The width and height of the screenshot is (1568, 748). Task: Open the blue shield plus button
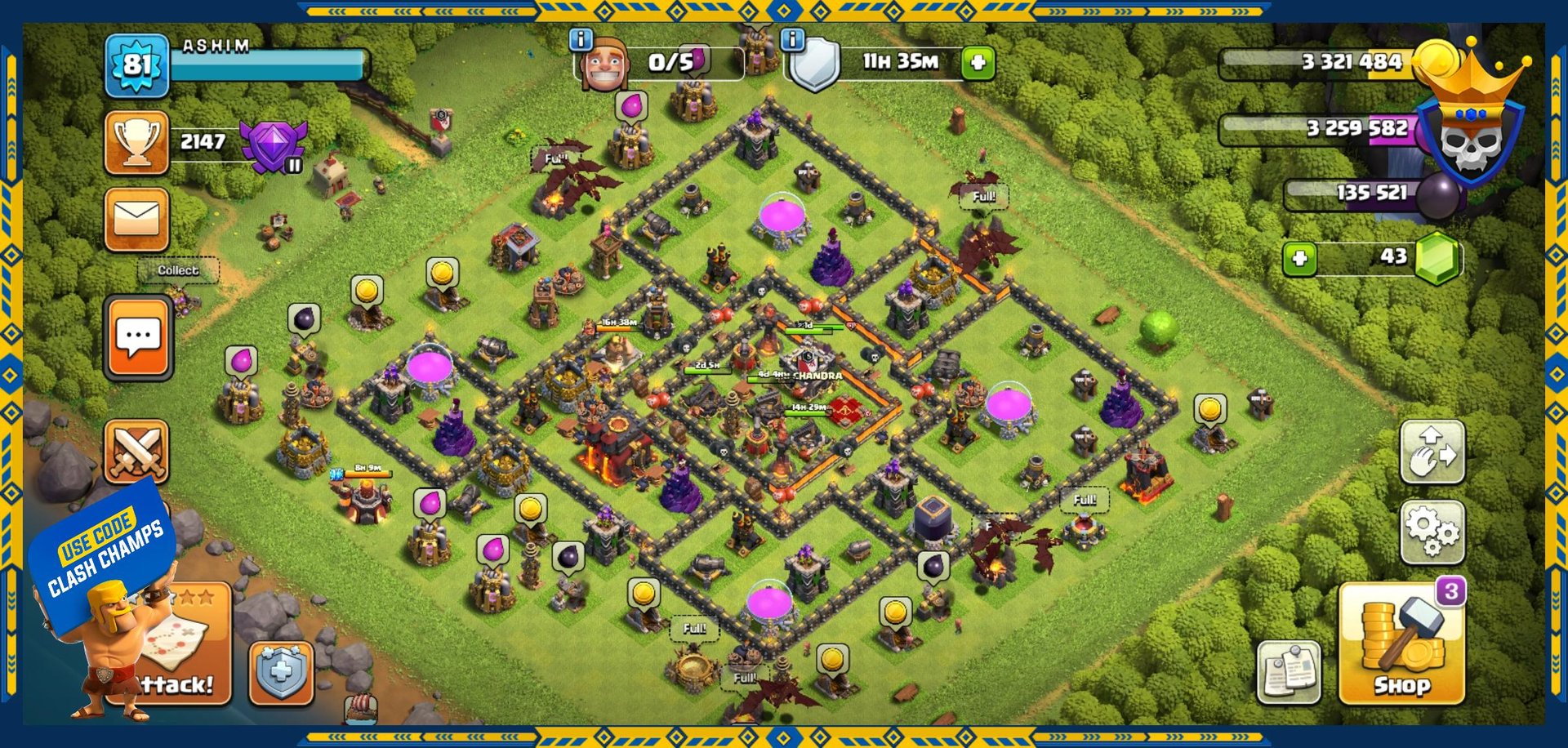tap(281, 673)
